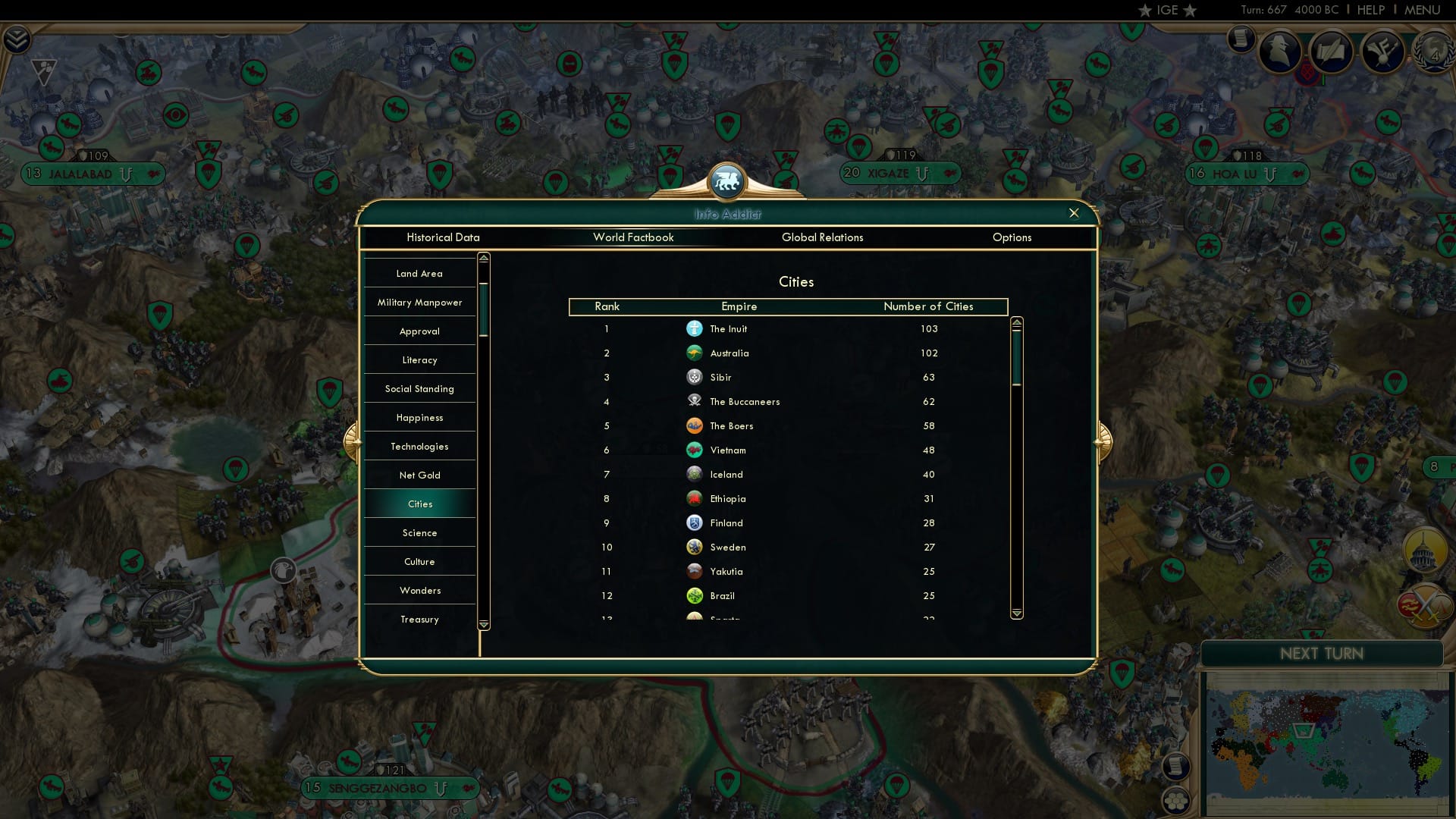The width and height of the screenshot is (1456, 819).
Task: Open the Espionage overview spy icon
Action: click(1280, 50)
